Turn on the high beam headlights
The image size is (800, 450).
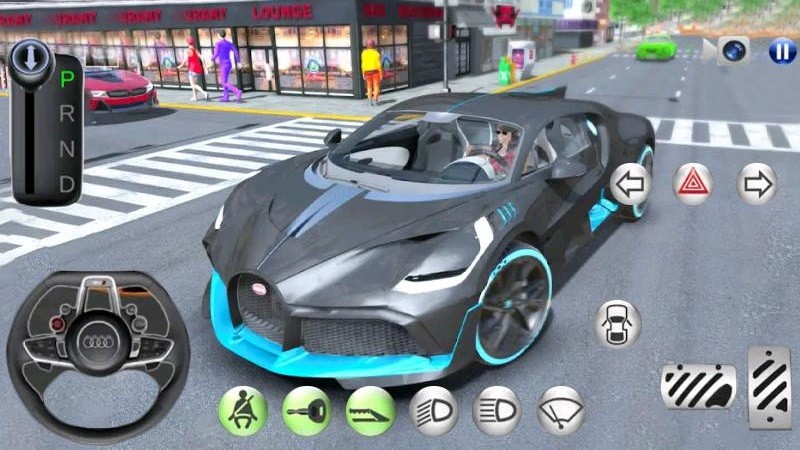coord(497,410)
